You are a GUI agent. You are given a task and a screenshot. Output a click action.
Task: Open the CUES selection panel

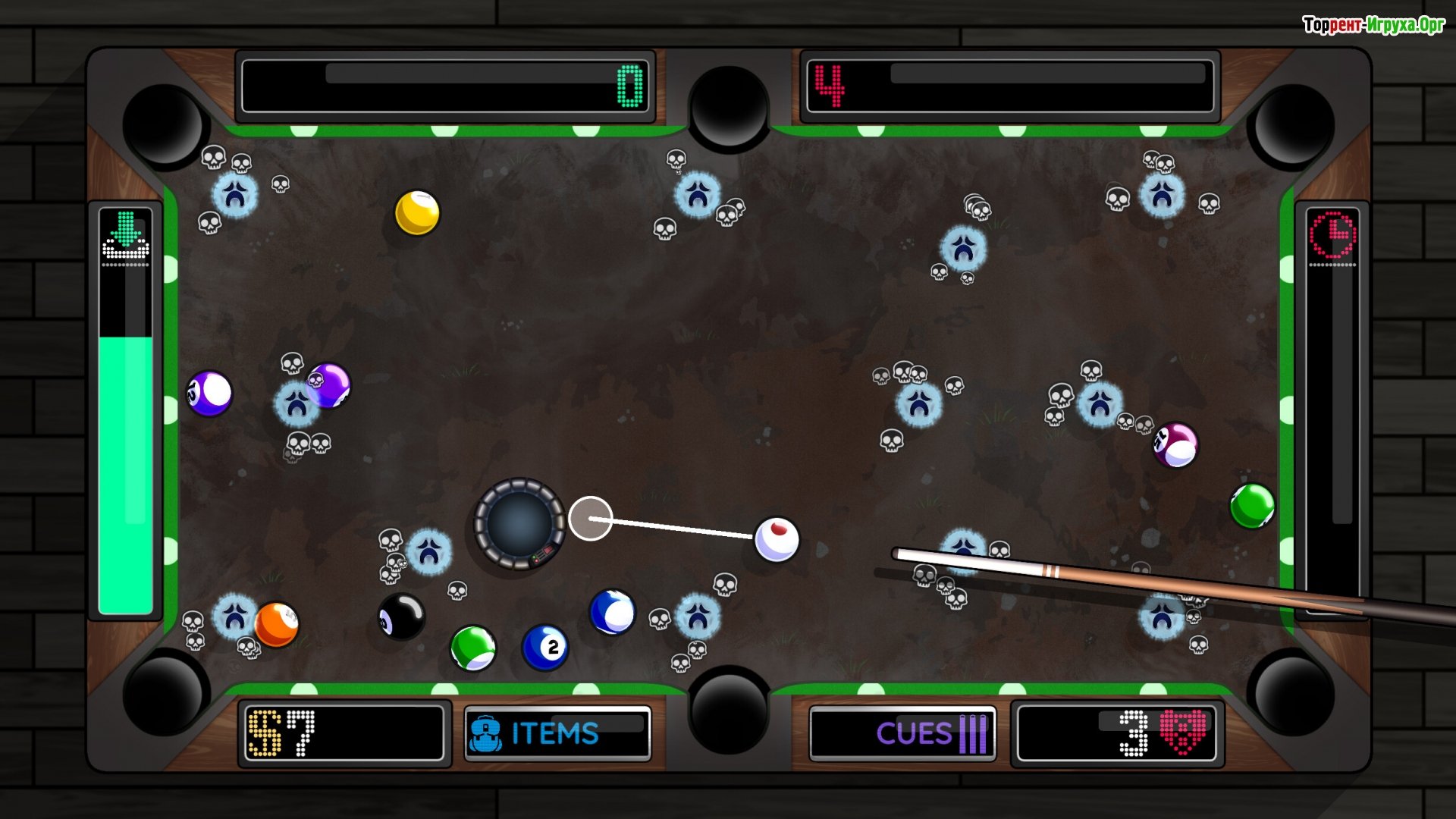point(902,733)
